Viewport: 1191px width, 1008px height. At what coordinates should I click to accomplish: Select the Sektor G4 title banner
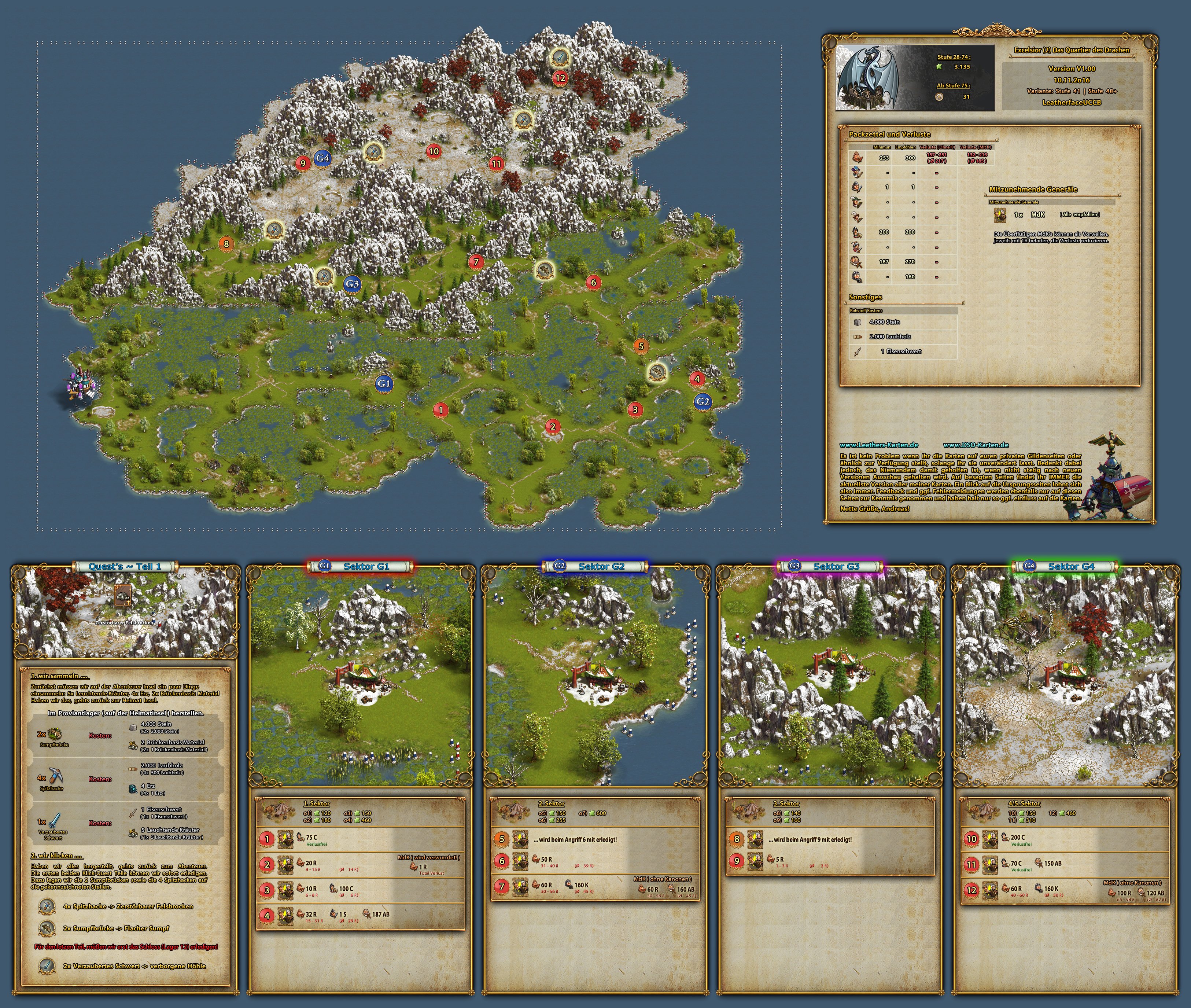tap(1065, 566)
